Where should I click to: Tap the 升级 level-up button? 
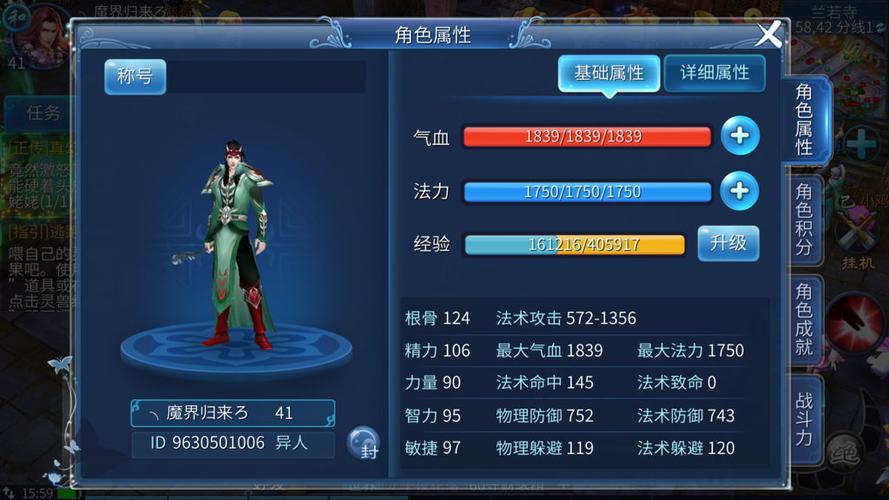[x=728, y=243]
